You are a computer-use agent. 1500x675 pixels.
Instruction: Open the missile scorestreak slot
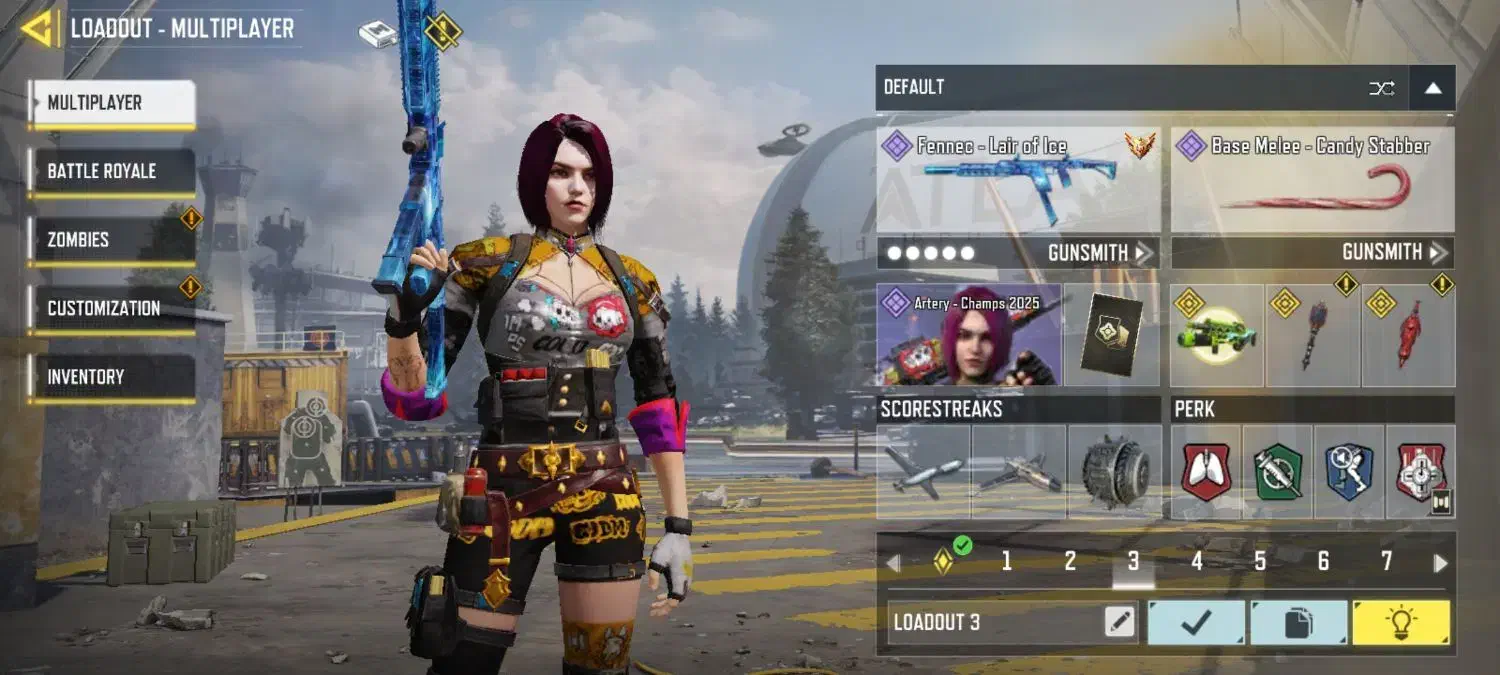click(923, 471)
